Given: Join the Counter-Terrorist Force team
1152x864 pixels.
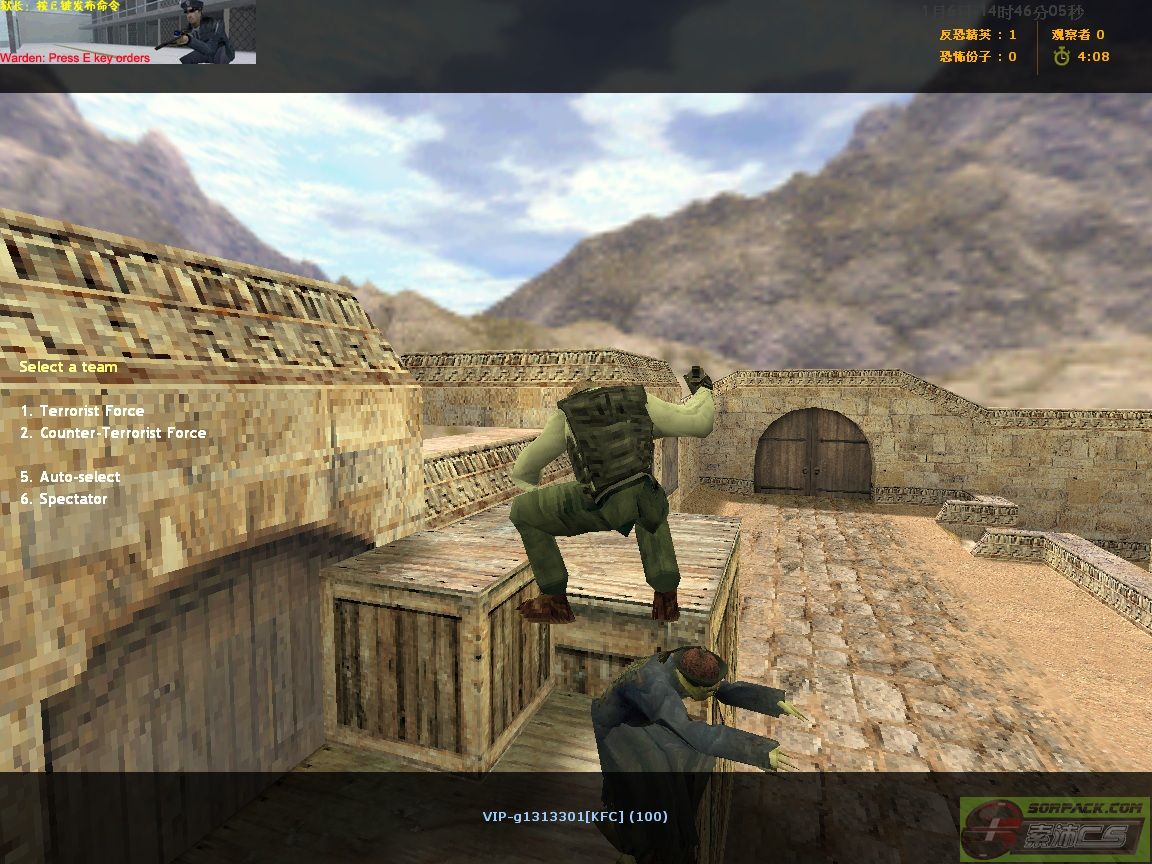Looking at the screenshot, I should tap(122, 433).
